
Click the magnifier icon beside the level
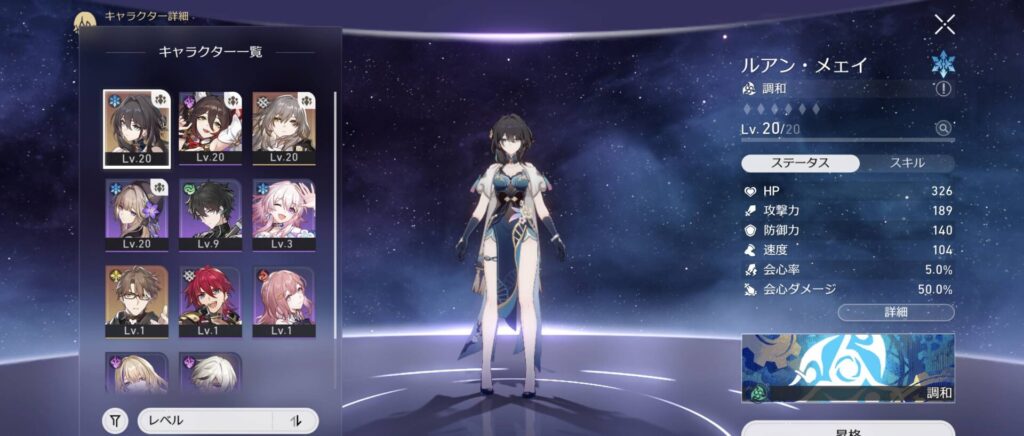tap(942, 128)
